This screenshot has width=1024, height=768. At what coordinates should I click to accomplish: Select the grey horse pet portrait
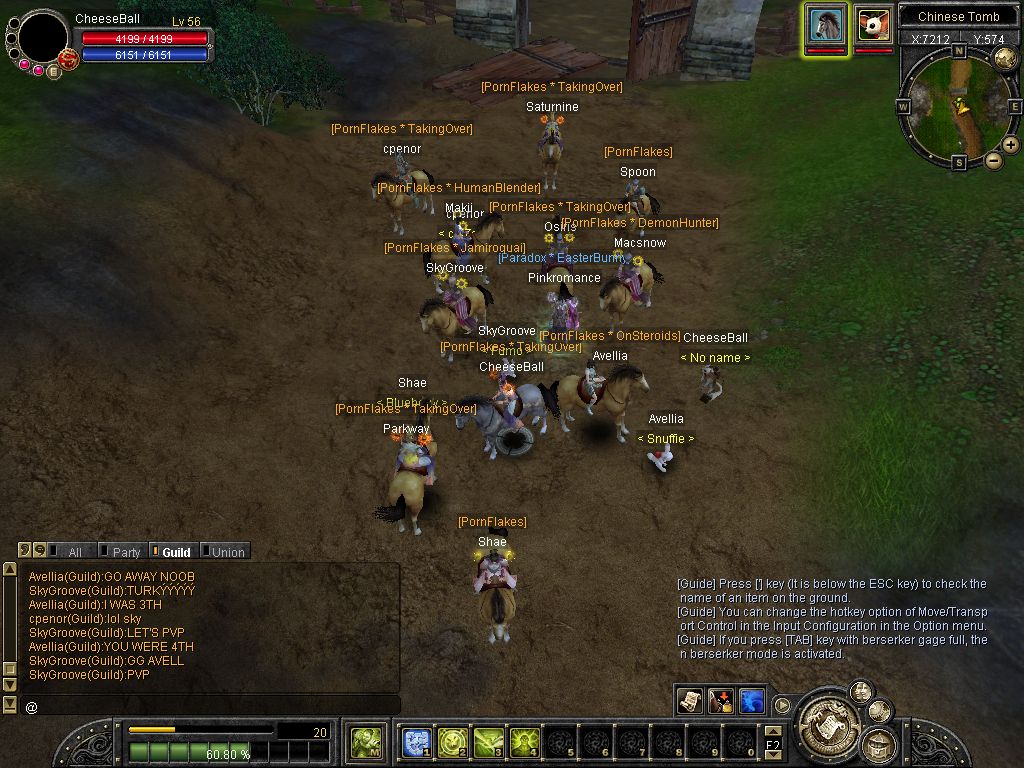pos(828,24)
